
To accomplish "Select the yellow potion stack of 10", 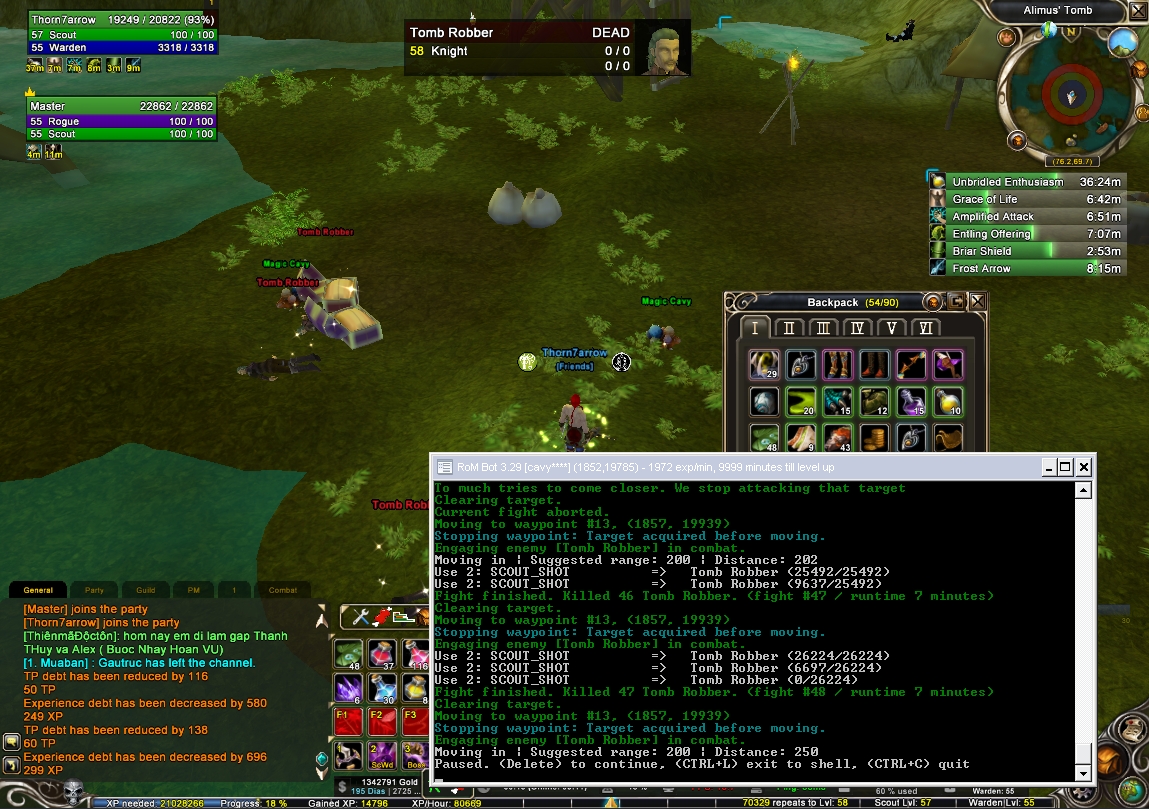I will 947,402.
